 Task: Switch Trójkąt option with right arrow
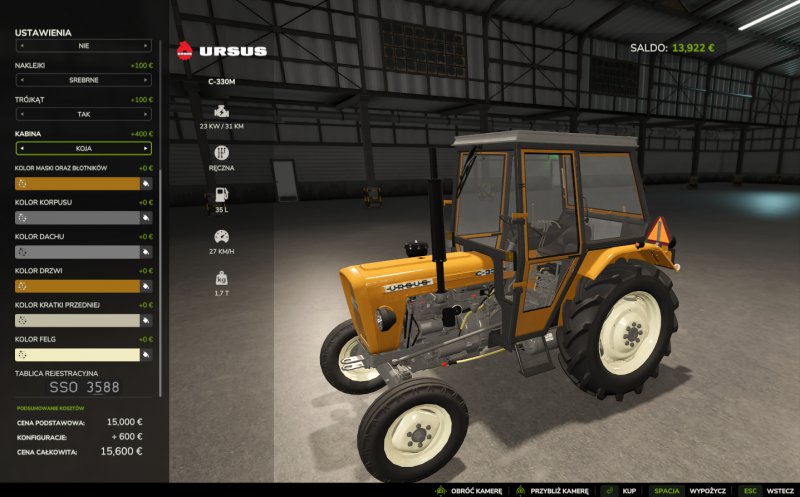[x=145, y=114]
